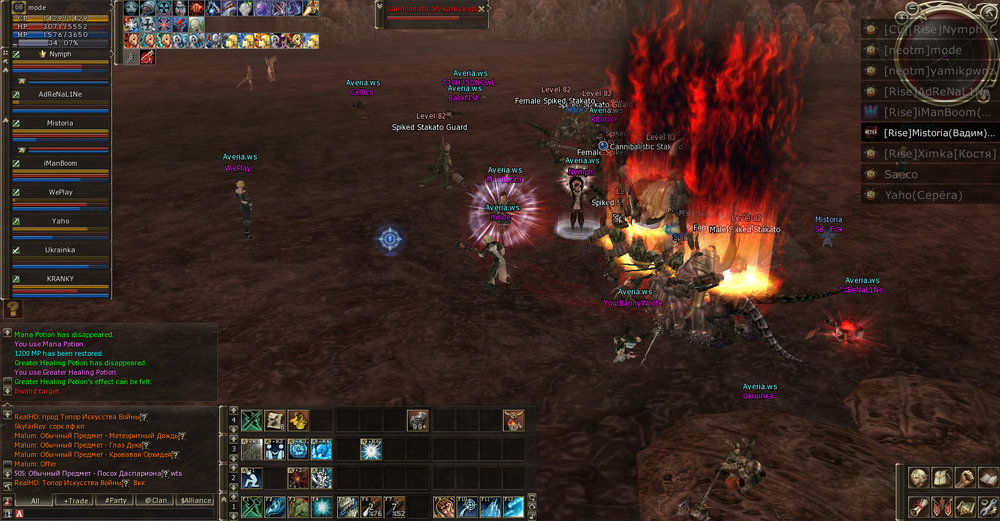Use the F1 green crossed-swords attack skill
Image resolution: width=1000 pixels, height=521 pixels.
[251, 507]
